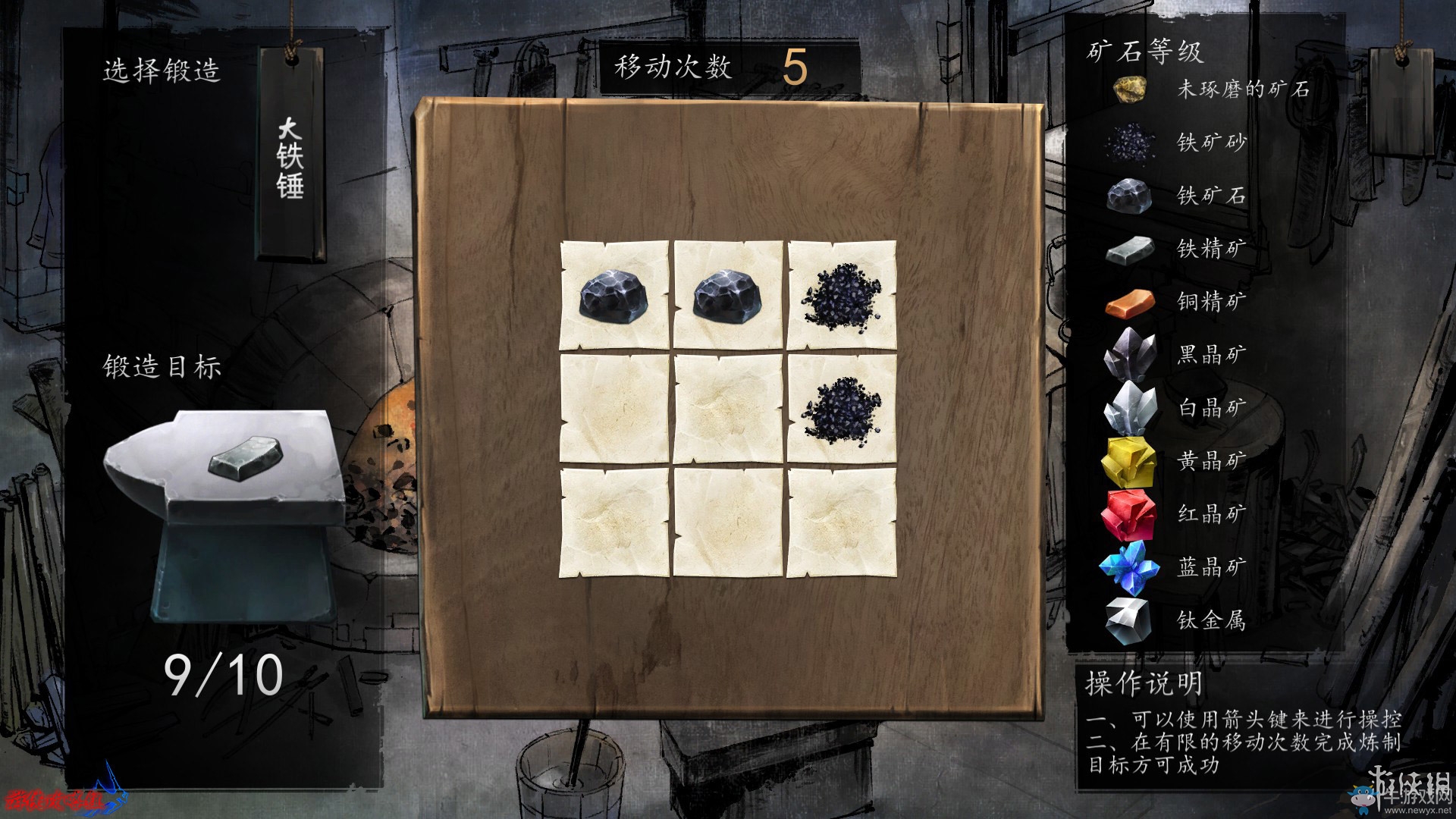This screenshot has height=819, width=1456.
Task: Click the 黑晶矿 black crystal icon
Action: [x=1128, y=356]
